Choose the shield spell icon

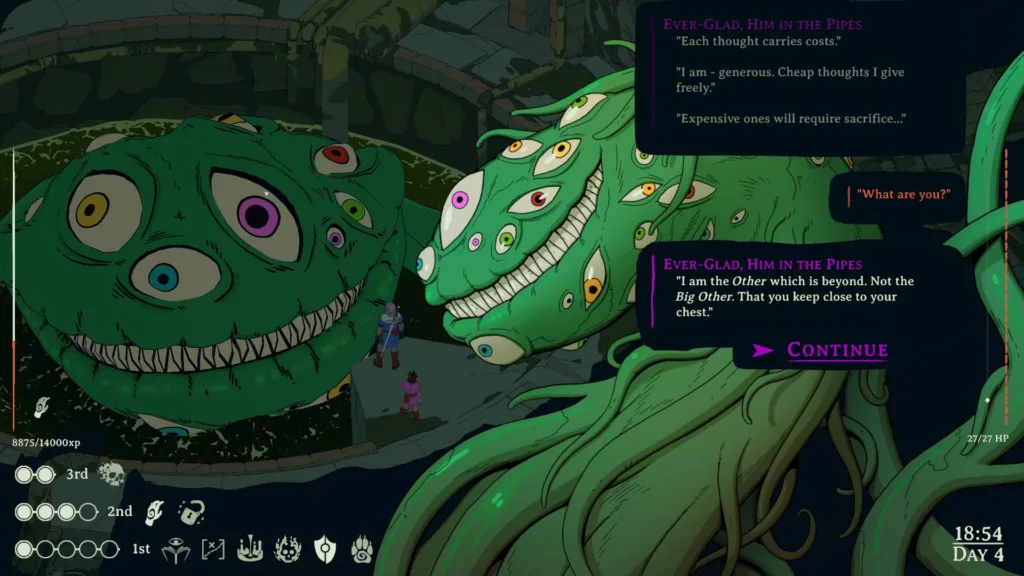click(326, 549)
